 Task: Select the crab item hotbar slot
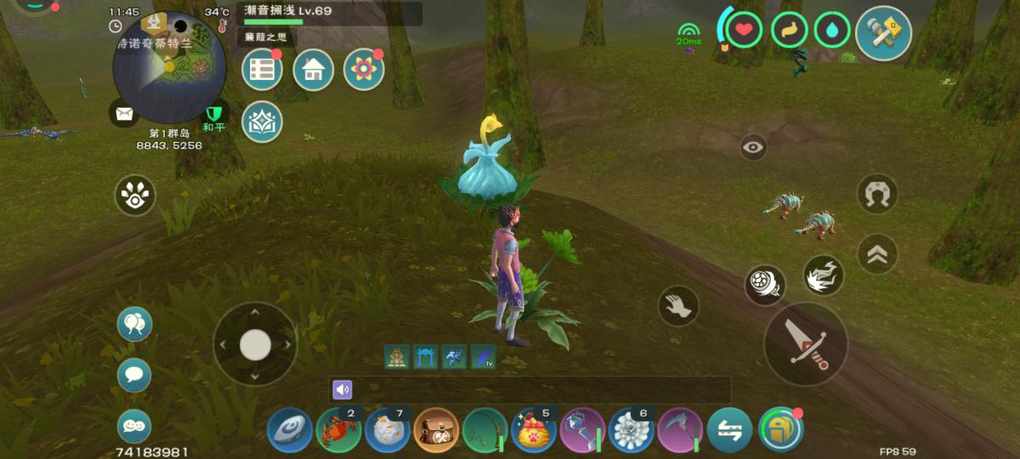point(338,430)
